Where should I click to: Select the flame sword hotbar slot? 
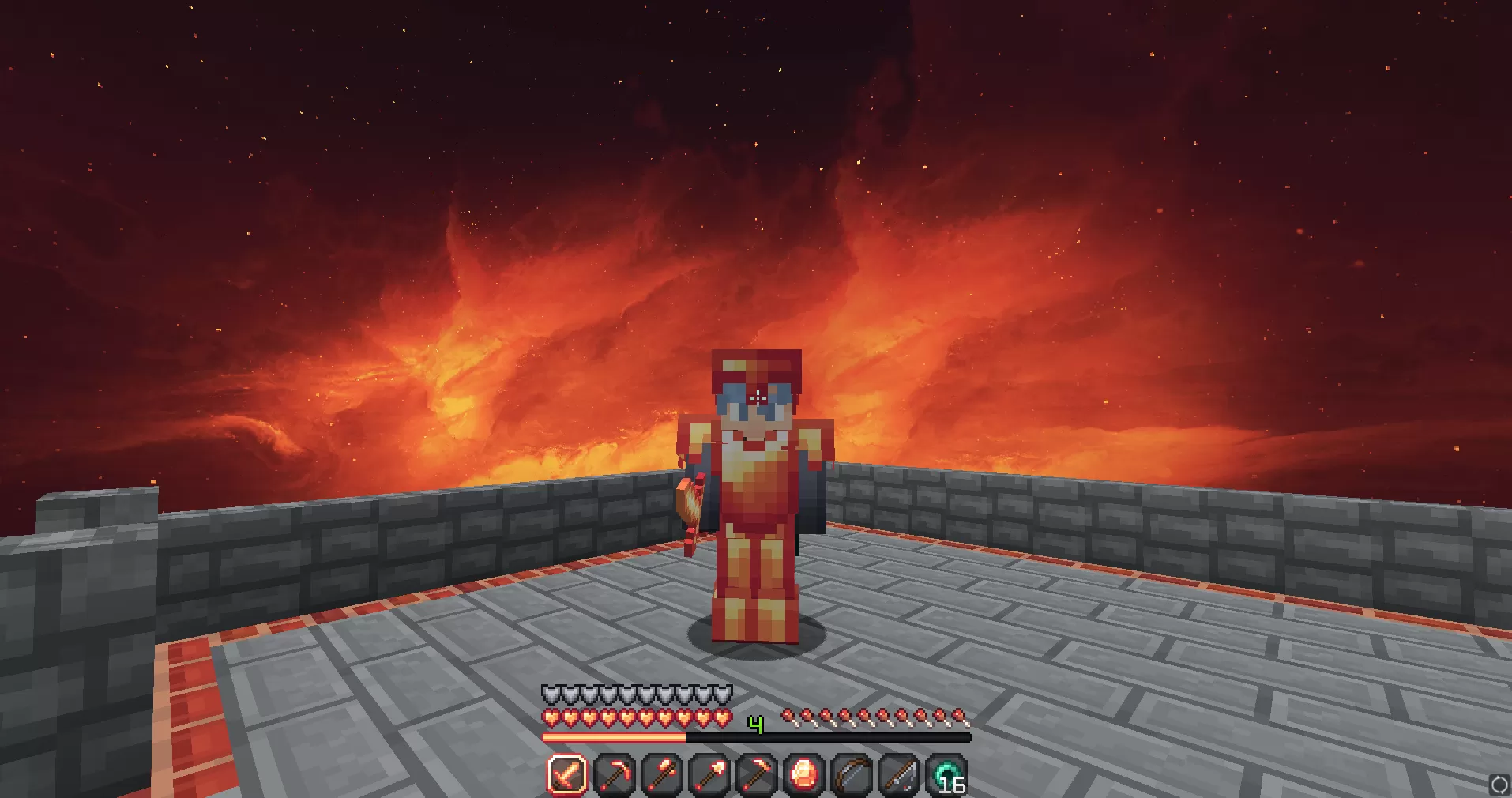pyautogui.click(x=566, y=774)
